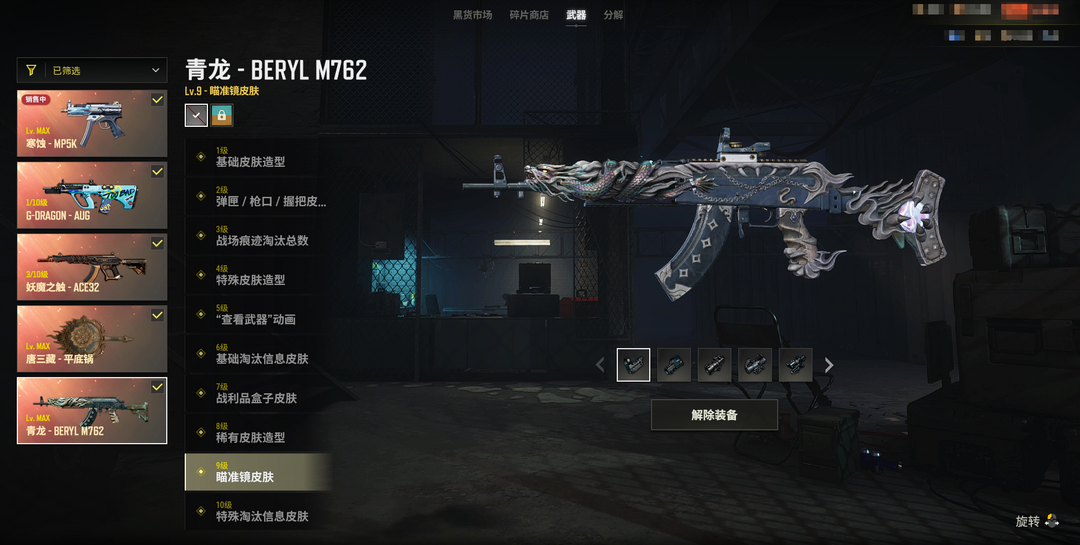Click the teal padlock icon

pos(221,115)
